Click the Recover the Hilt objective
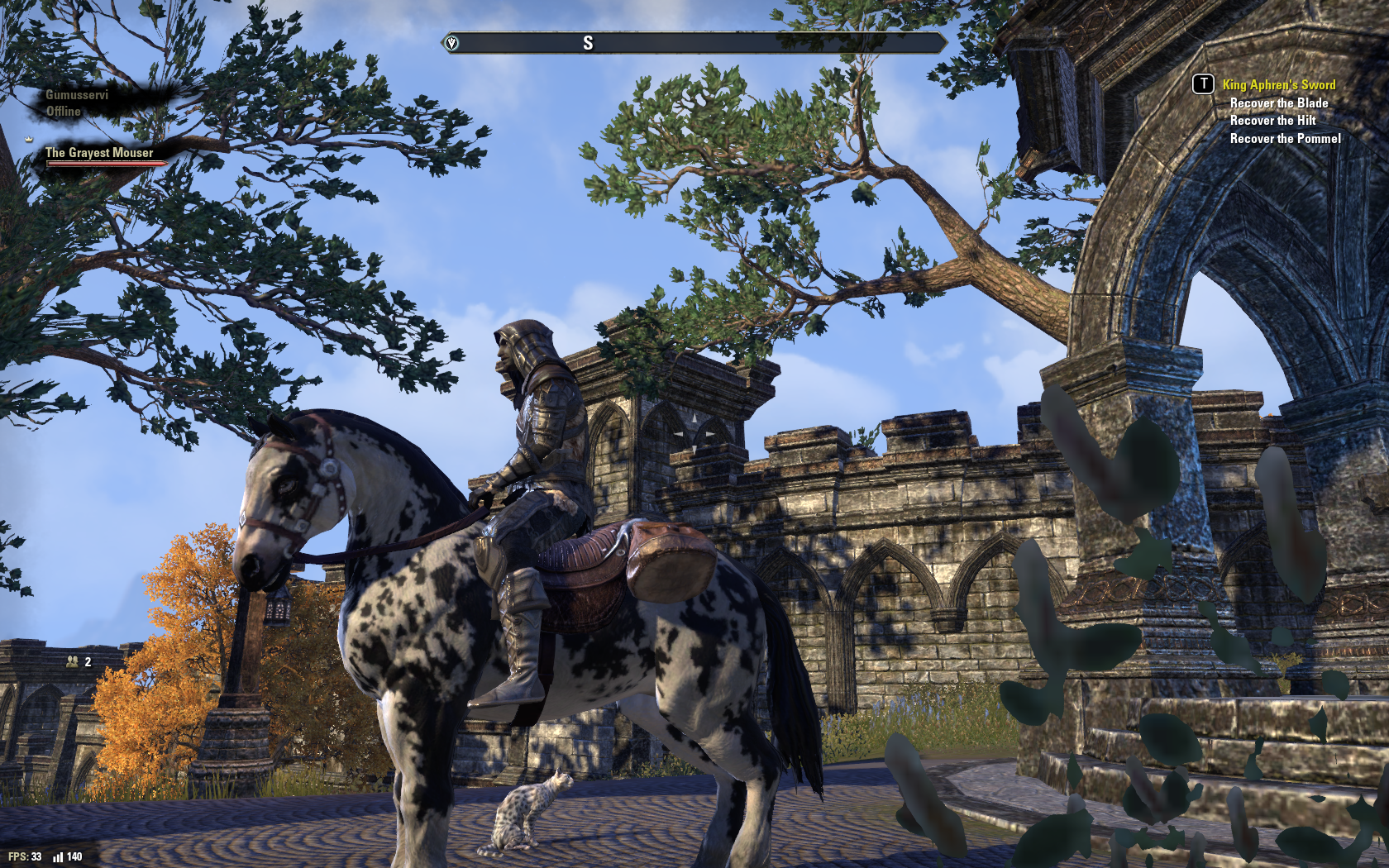Image resolution: width=1389 pixels, height=868 pixels. pos(1272,121)
